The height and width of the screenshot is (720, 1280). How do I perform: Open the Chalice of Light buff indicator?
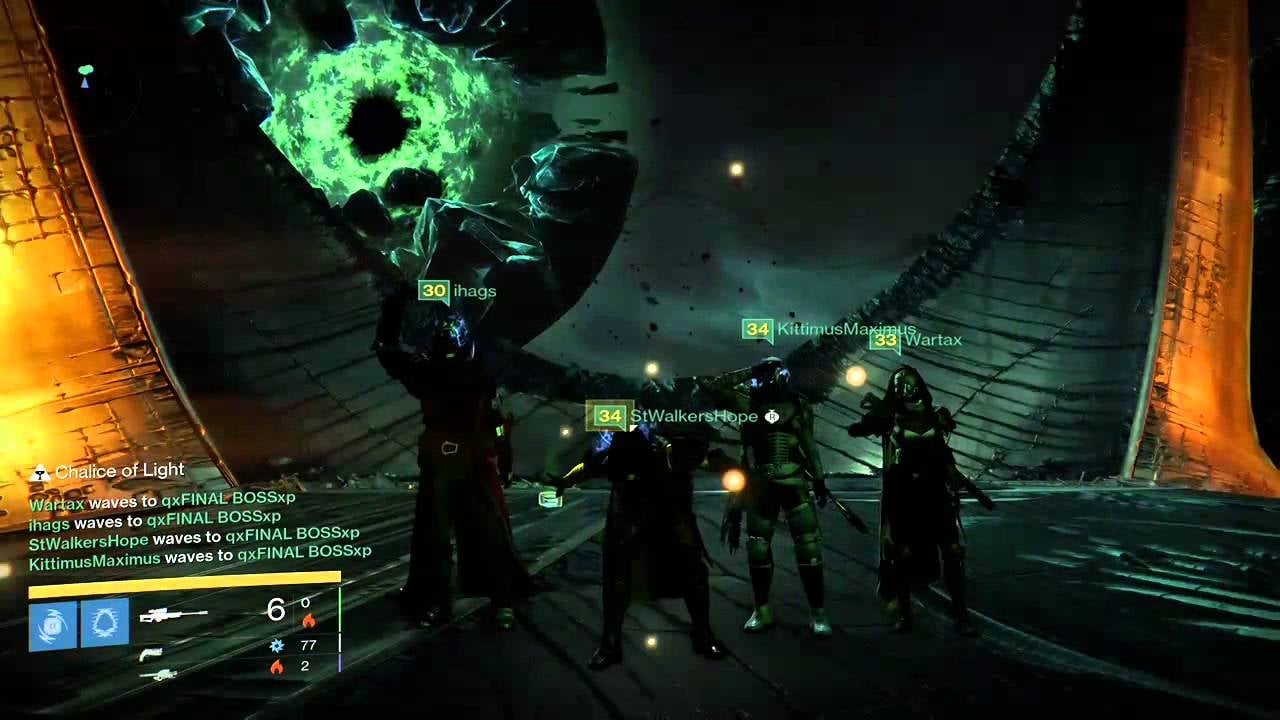(x=108, y=471)
